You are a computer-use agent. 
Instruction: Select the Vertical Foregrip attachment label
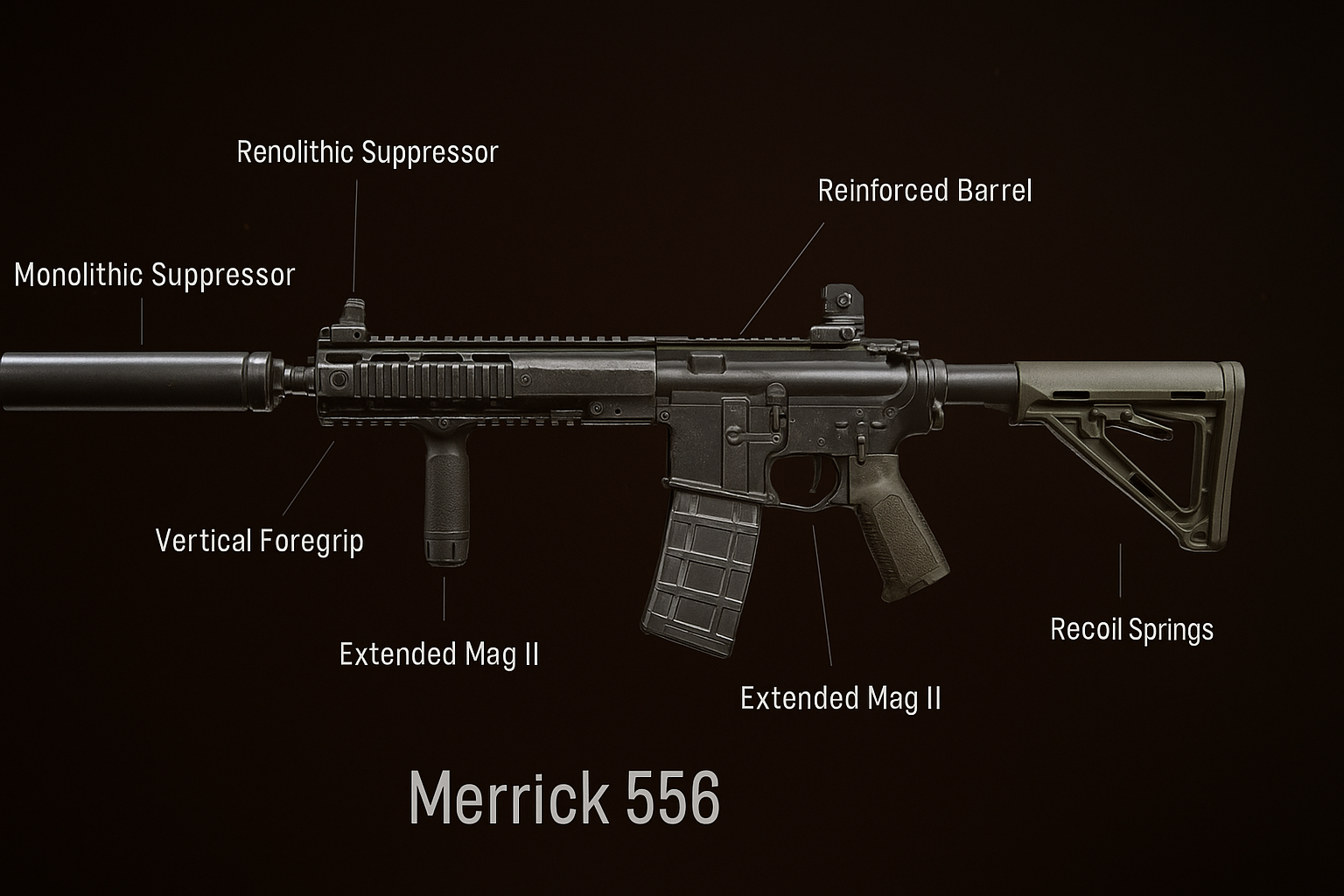click(x=259, y=541)
